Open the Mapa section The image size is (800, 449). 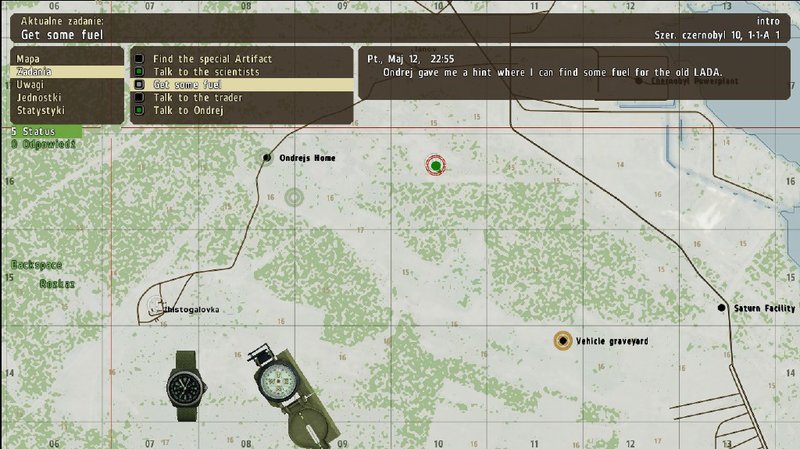pyautogui.click(x=28, y=59)
